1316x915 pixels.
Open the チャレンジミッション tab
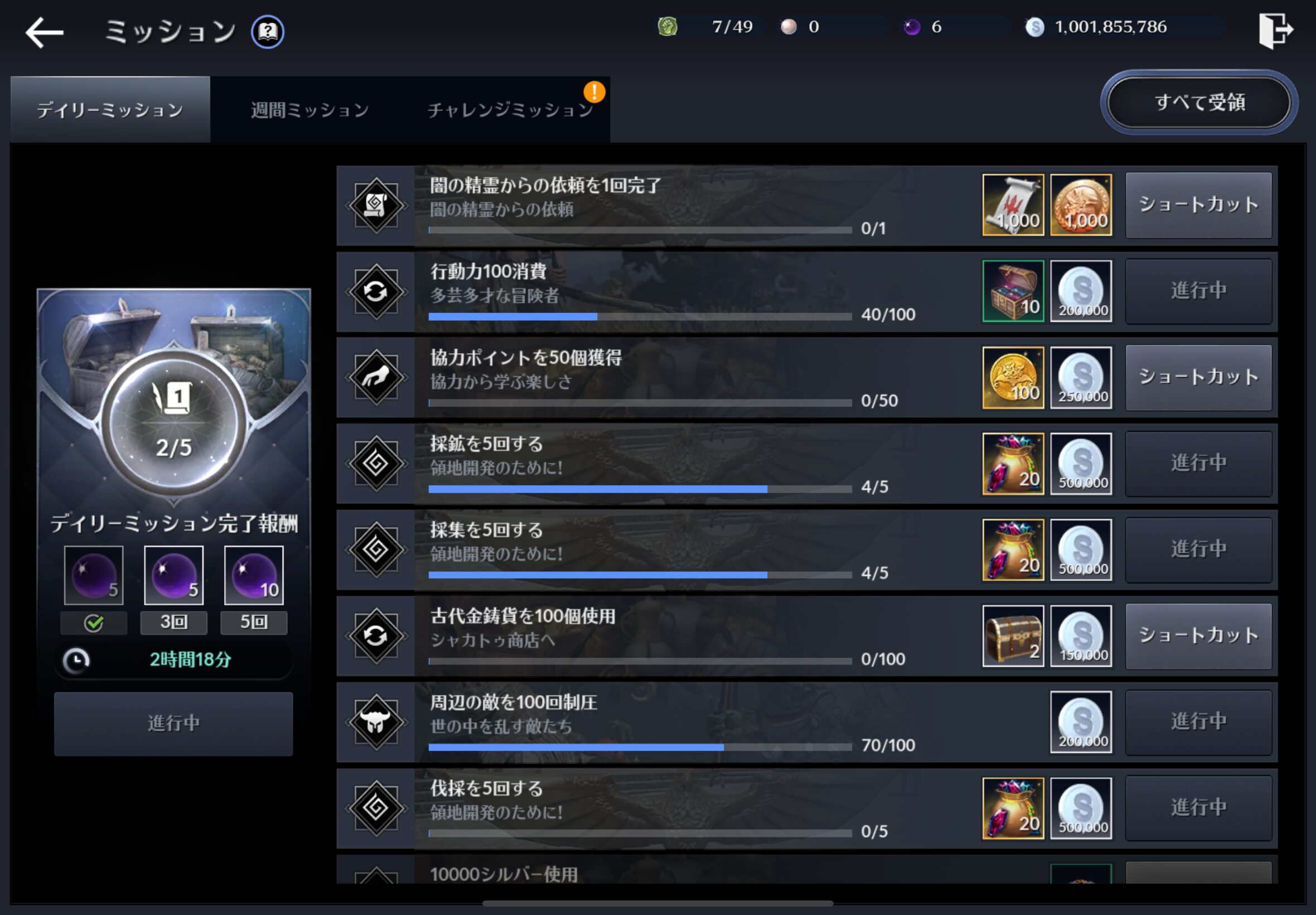[x=509, y=109]
